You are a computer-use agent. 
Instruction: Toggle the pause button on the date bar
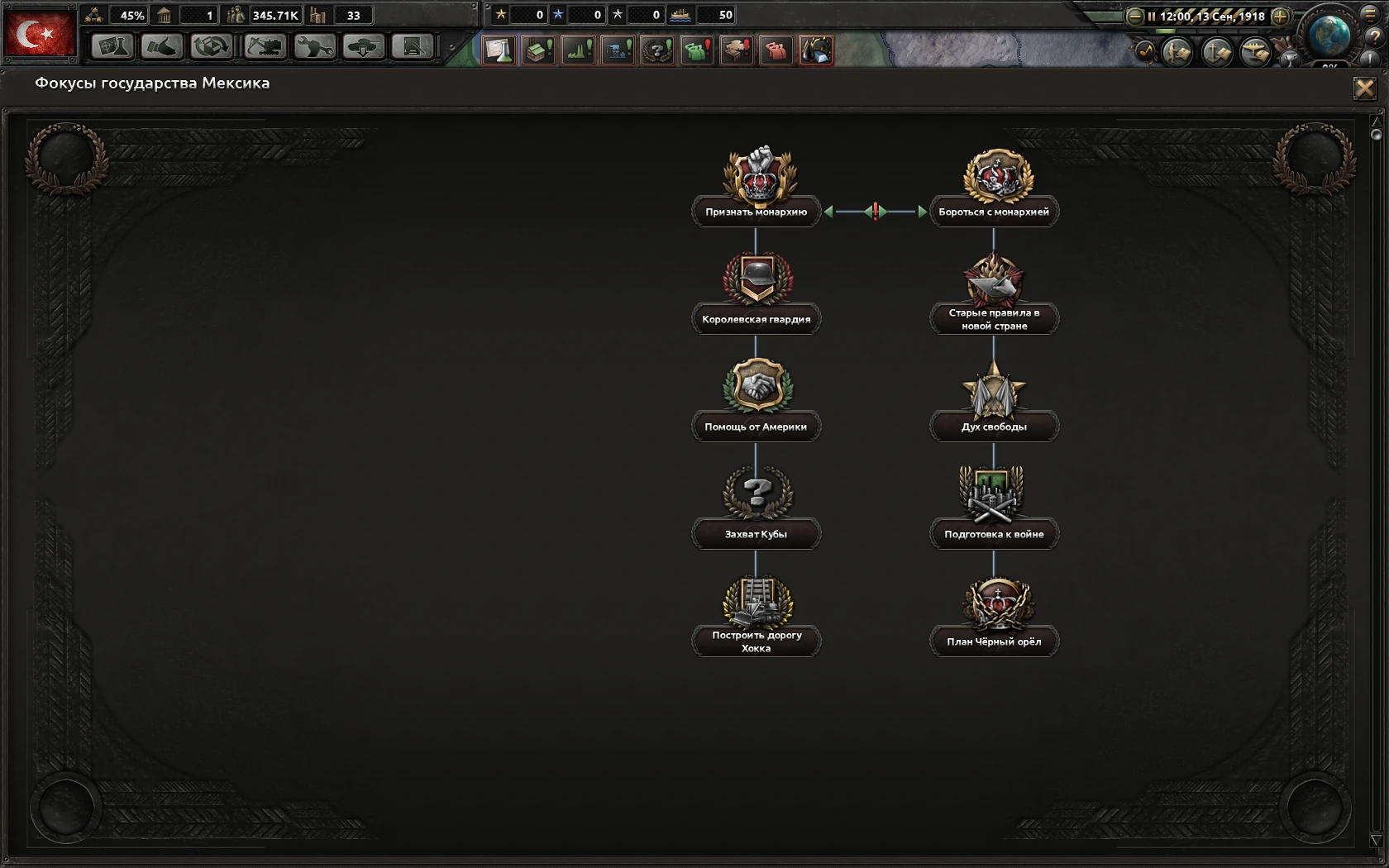coord(1152,17)
